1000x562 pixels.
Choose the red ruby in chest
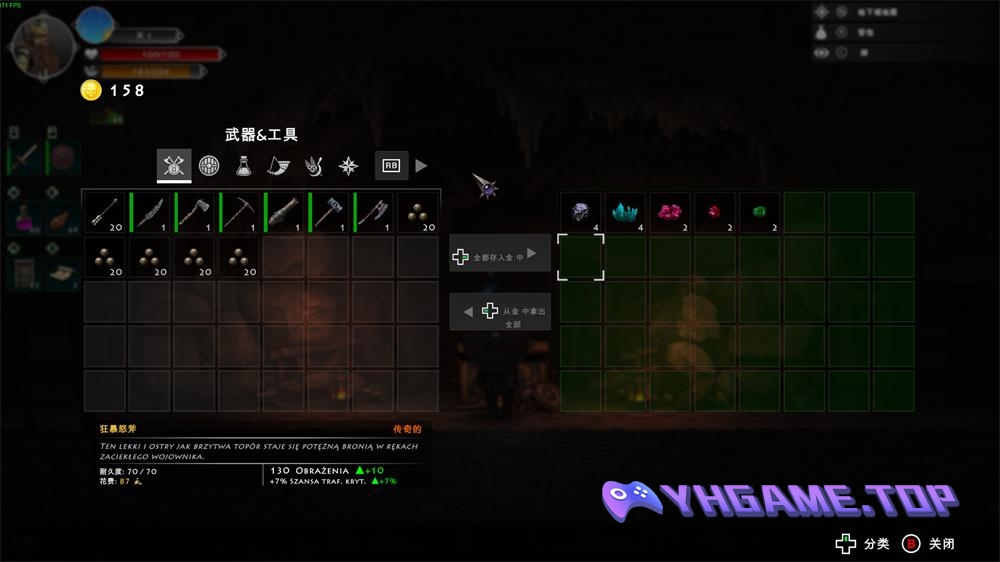[715, 212]
